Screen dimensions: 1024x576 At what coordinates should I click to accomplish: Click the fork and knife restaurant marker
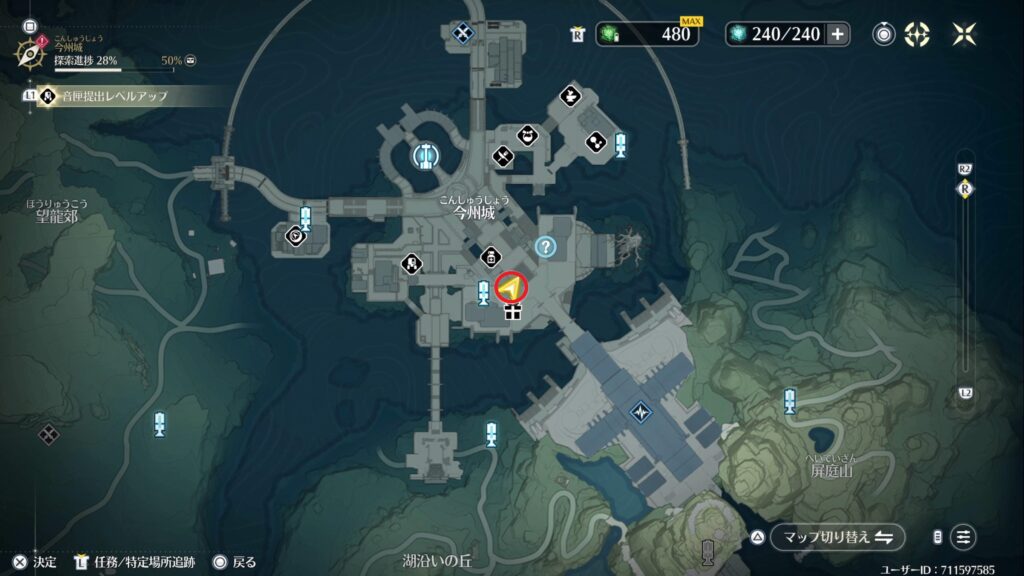tap(502, 156)
